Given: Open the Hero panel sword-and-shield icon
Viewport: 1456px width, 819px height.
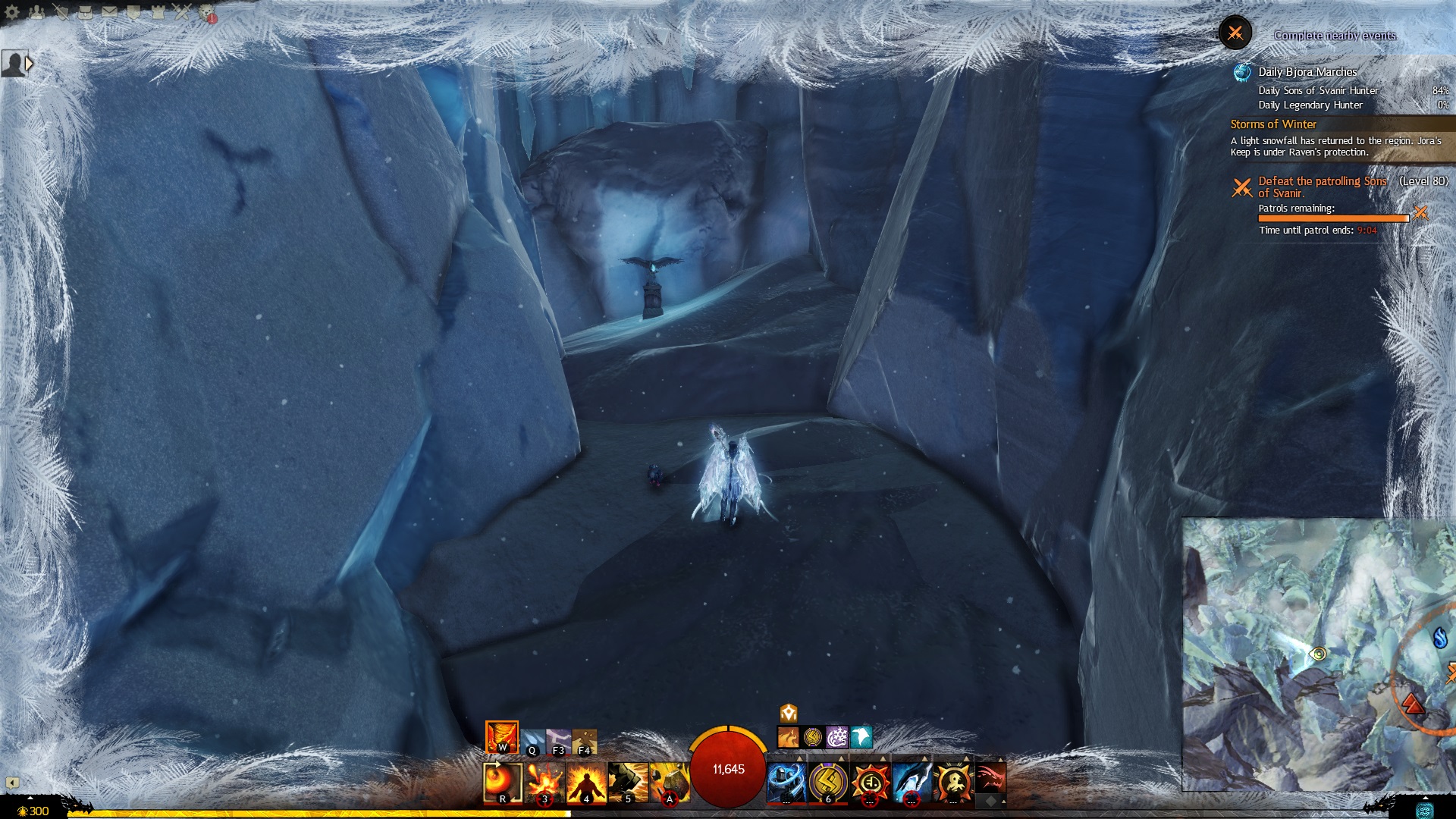Looking at the screenshot, I should click(x=61, y=11).
